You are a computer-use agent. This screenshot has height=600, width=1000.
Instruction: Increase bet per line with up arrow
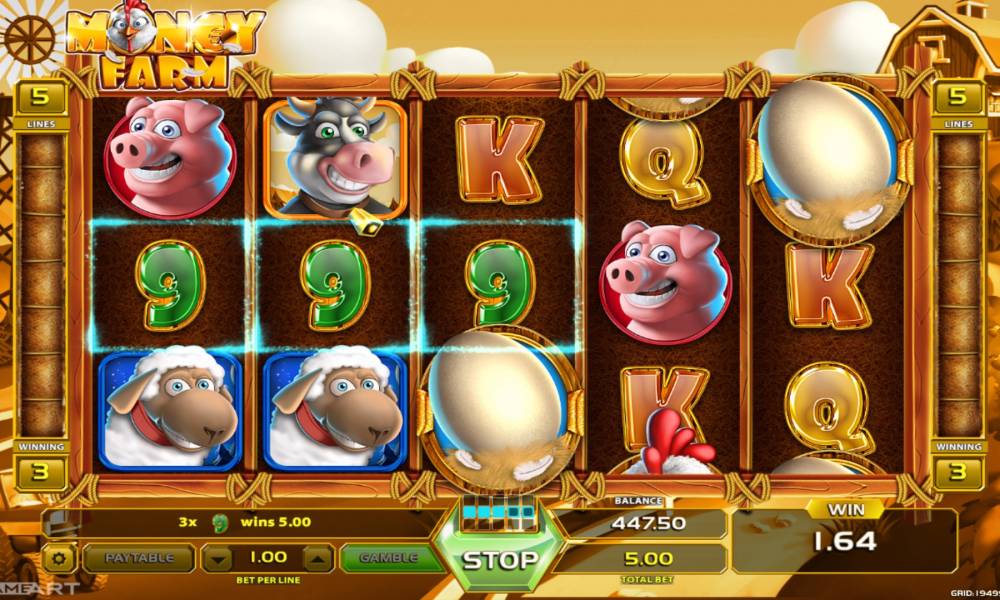(316, 558)
